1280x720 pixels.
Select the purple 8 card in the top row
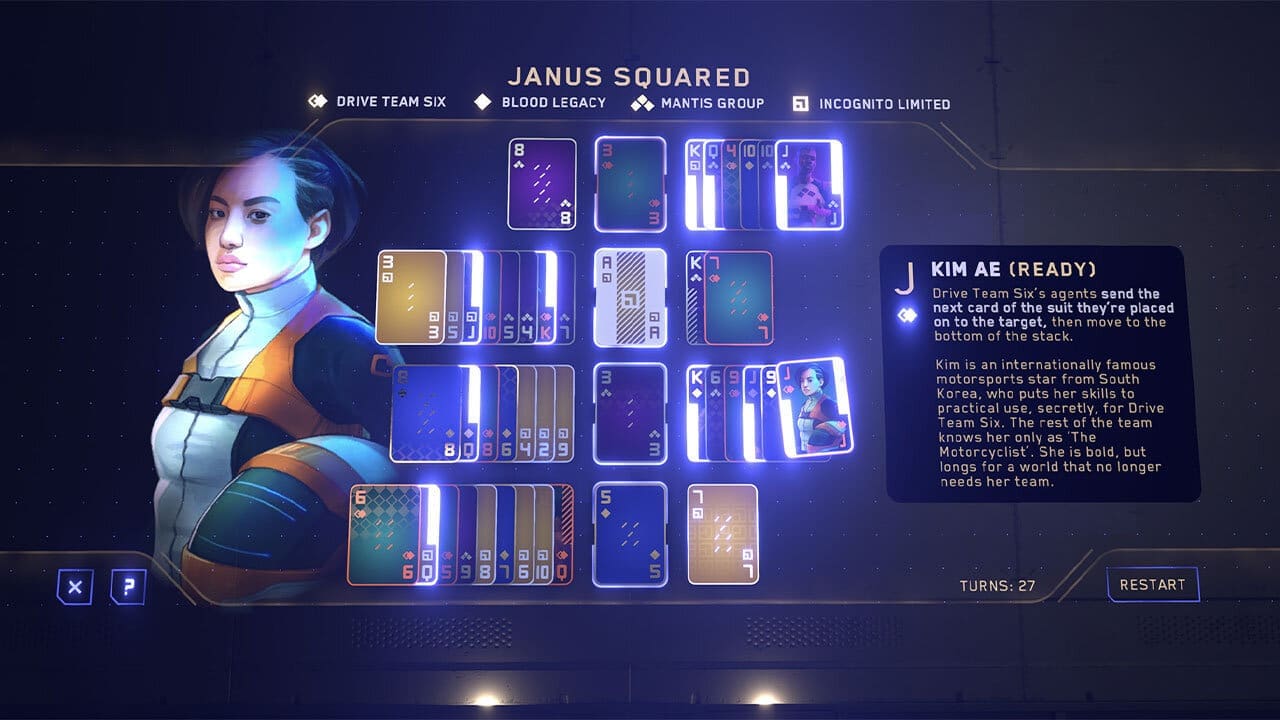tap(542, 184)
